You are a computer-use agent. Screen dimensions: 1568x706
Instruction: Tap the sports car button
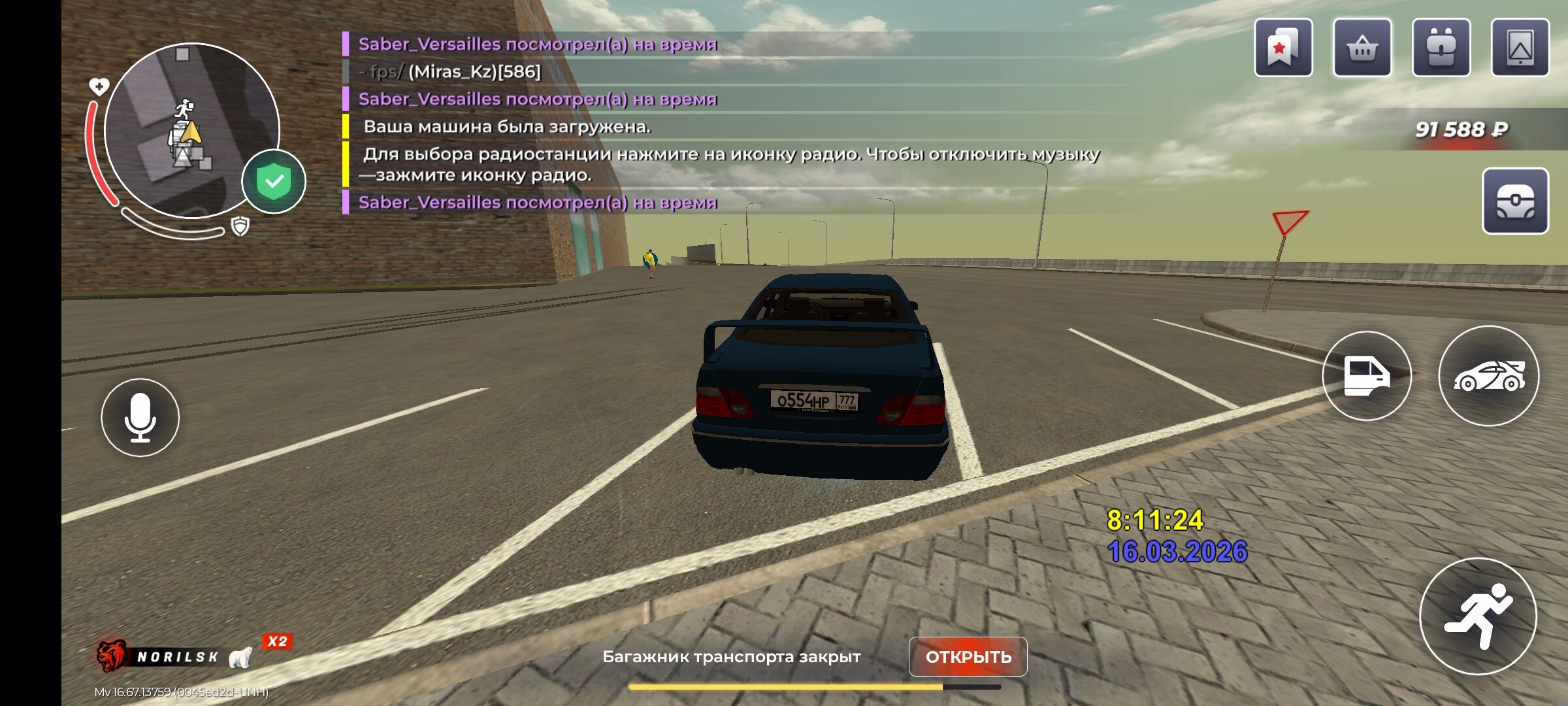1488,376
